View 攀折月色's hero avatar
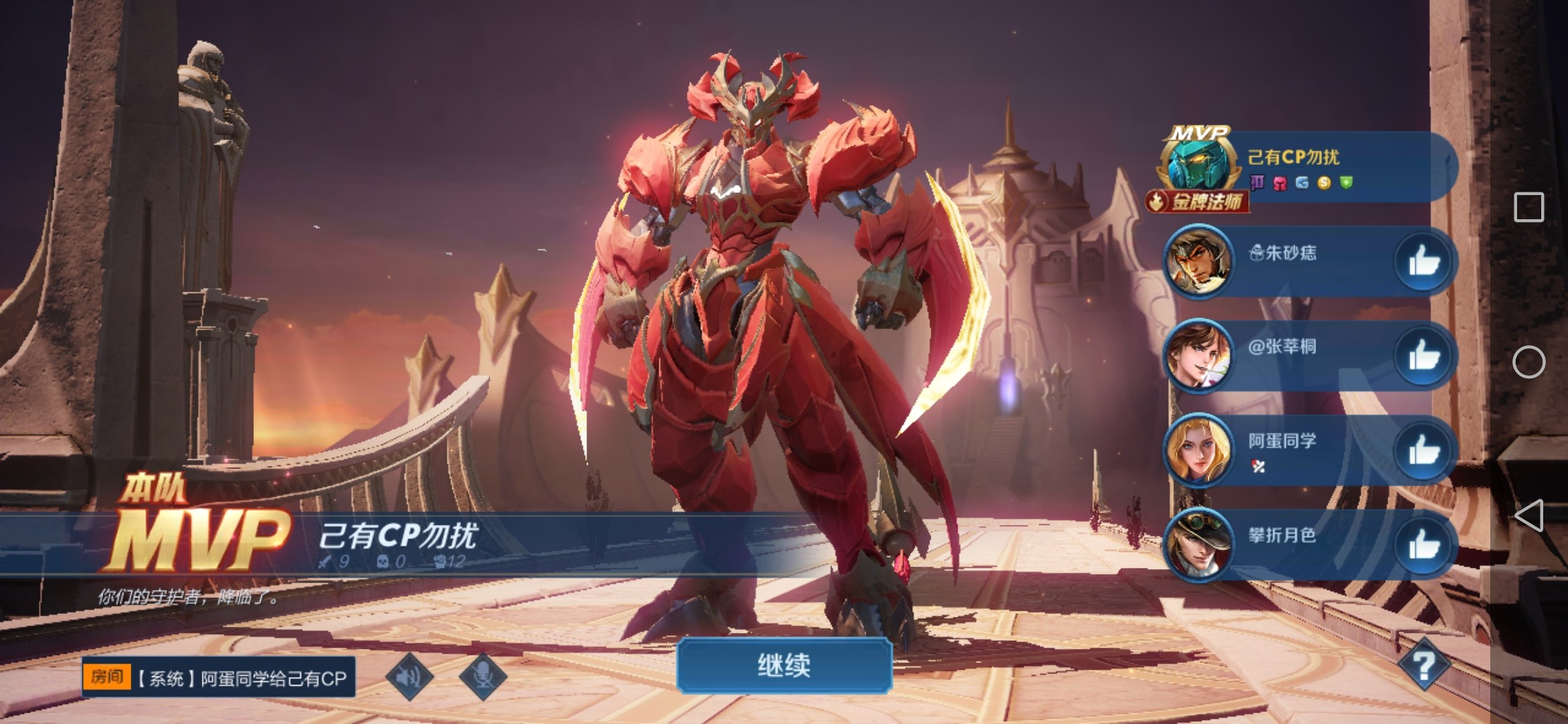The height and width of the screenshot is (724, 1568). tap(1198, 544)
